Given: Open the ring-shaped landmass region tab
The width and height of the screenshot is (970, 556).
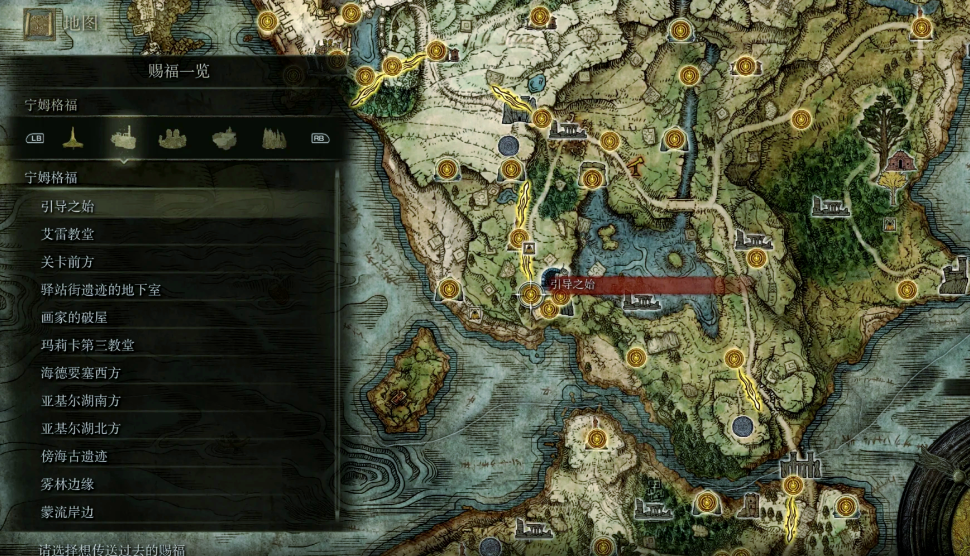Looking at the screenshot, I should pos(175,138).
